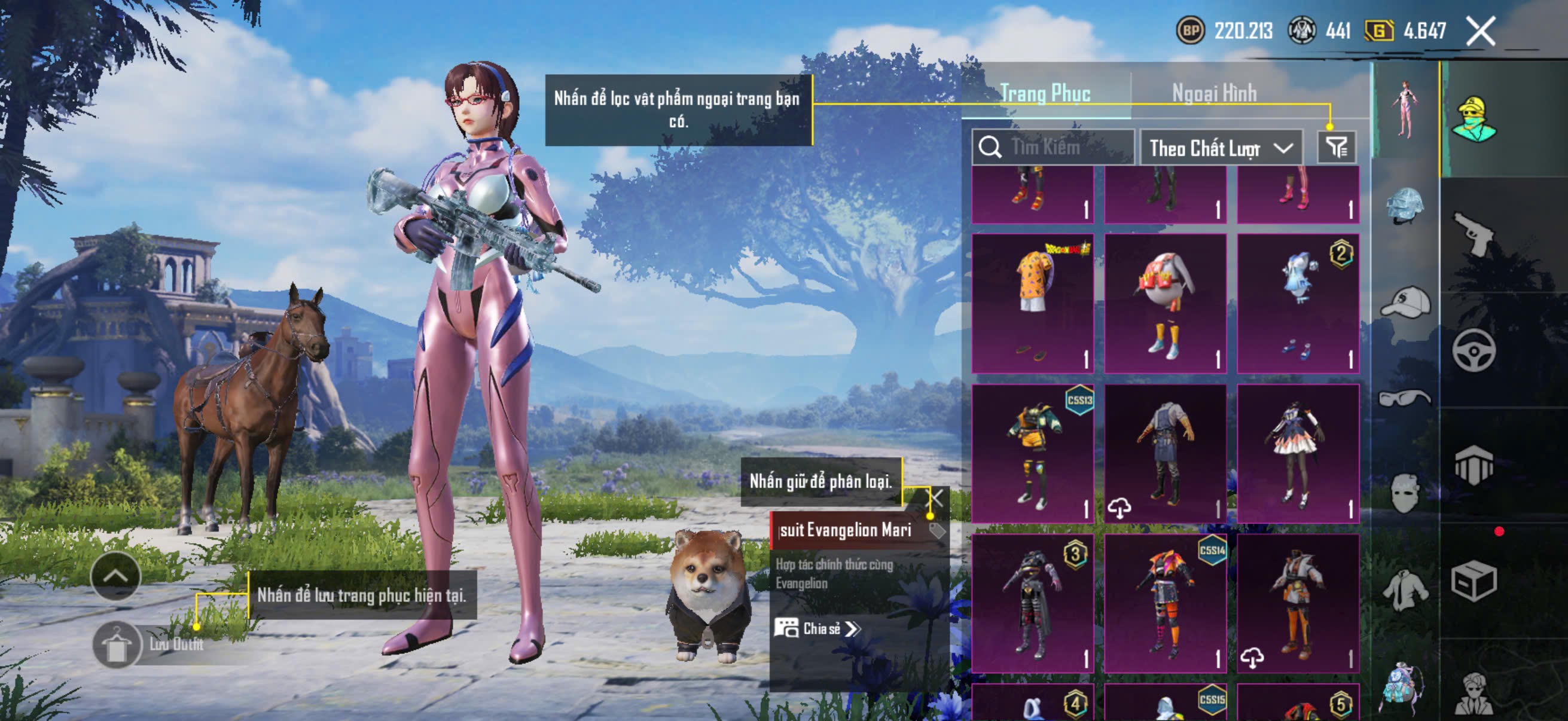Close the Evangelion Mari suit info popup
This screenshot has width=1568, height=721.
[x=935, y=499]
